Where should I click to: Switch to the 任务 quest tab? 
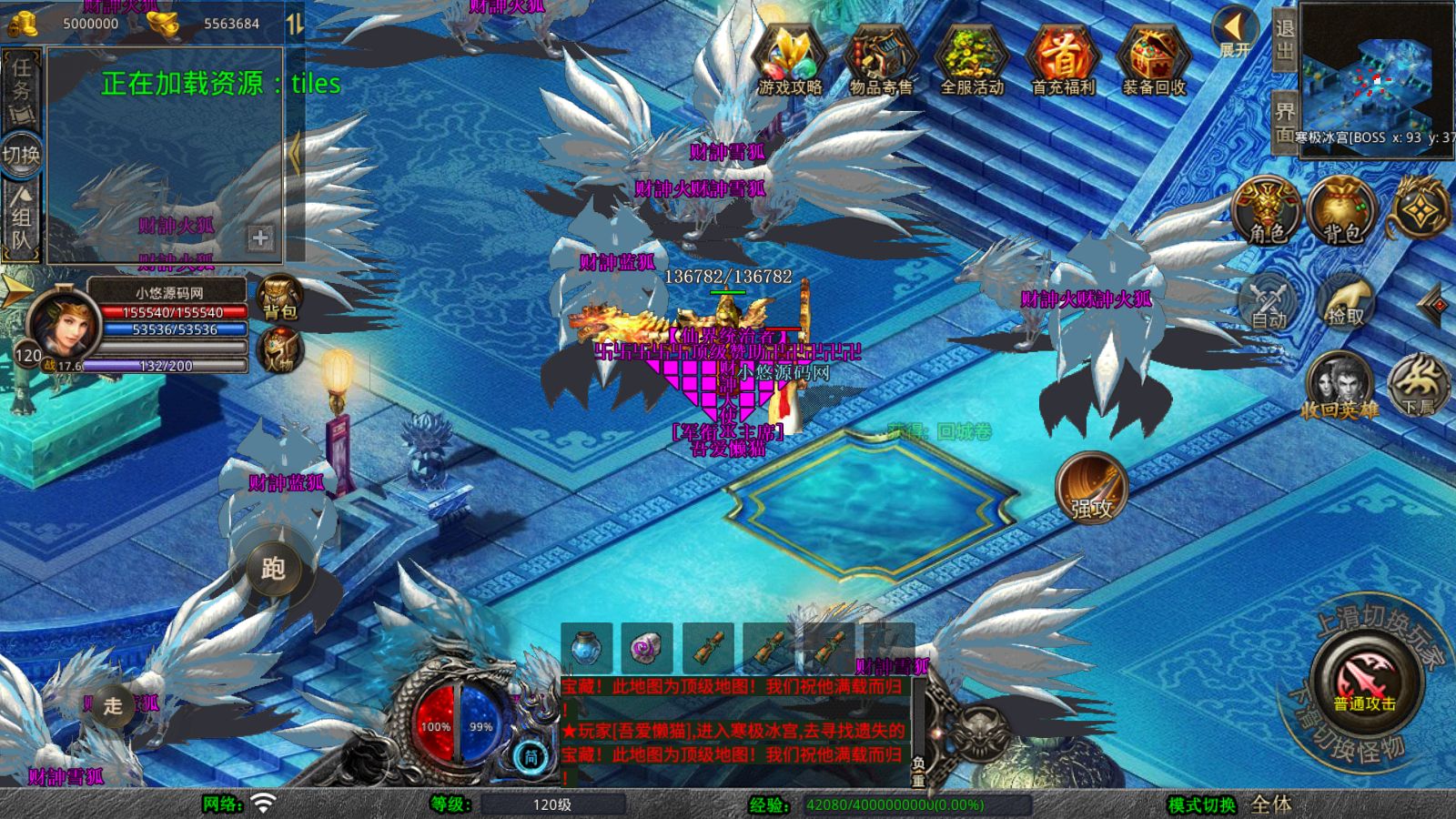tap(21, 89)
